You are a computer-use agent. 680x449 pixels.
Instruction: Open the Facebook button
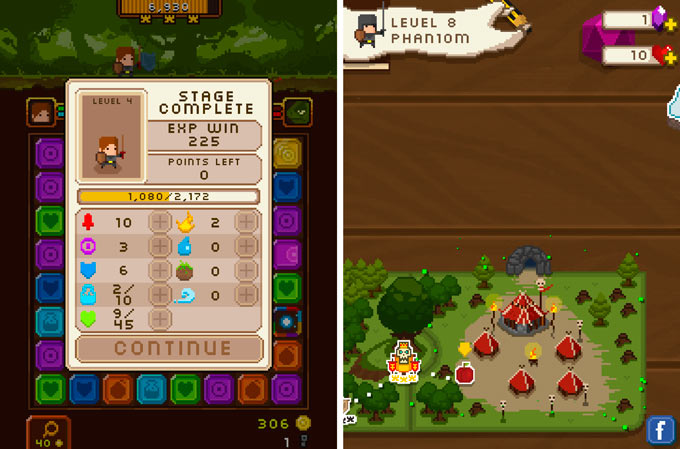(x=660, y=430)
